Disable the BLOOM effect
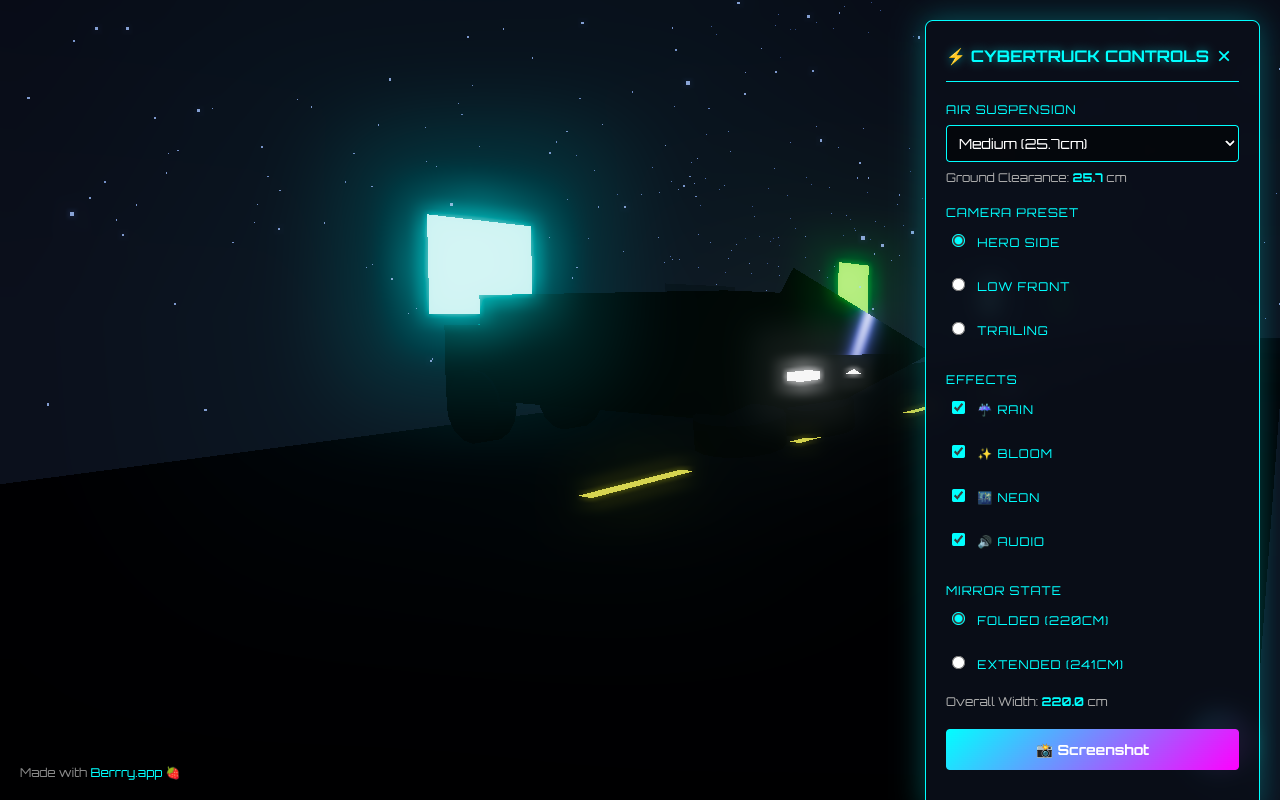1280x800 pixels. coord(958,451)
